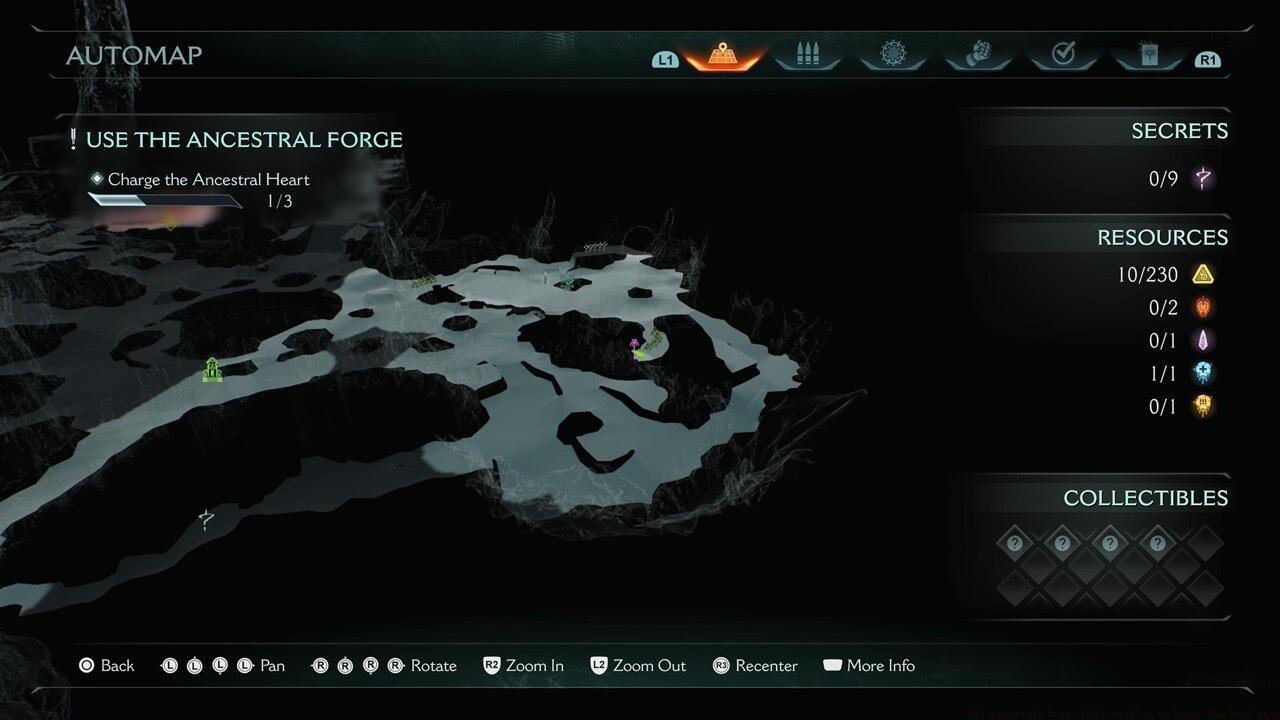Expand the Resources panel header
1280x720 pixels.
pyautogui.click(x=1163, y=237)
